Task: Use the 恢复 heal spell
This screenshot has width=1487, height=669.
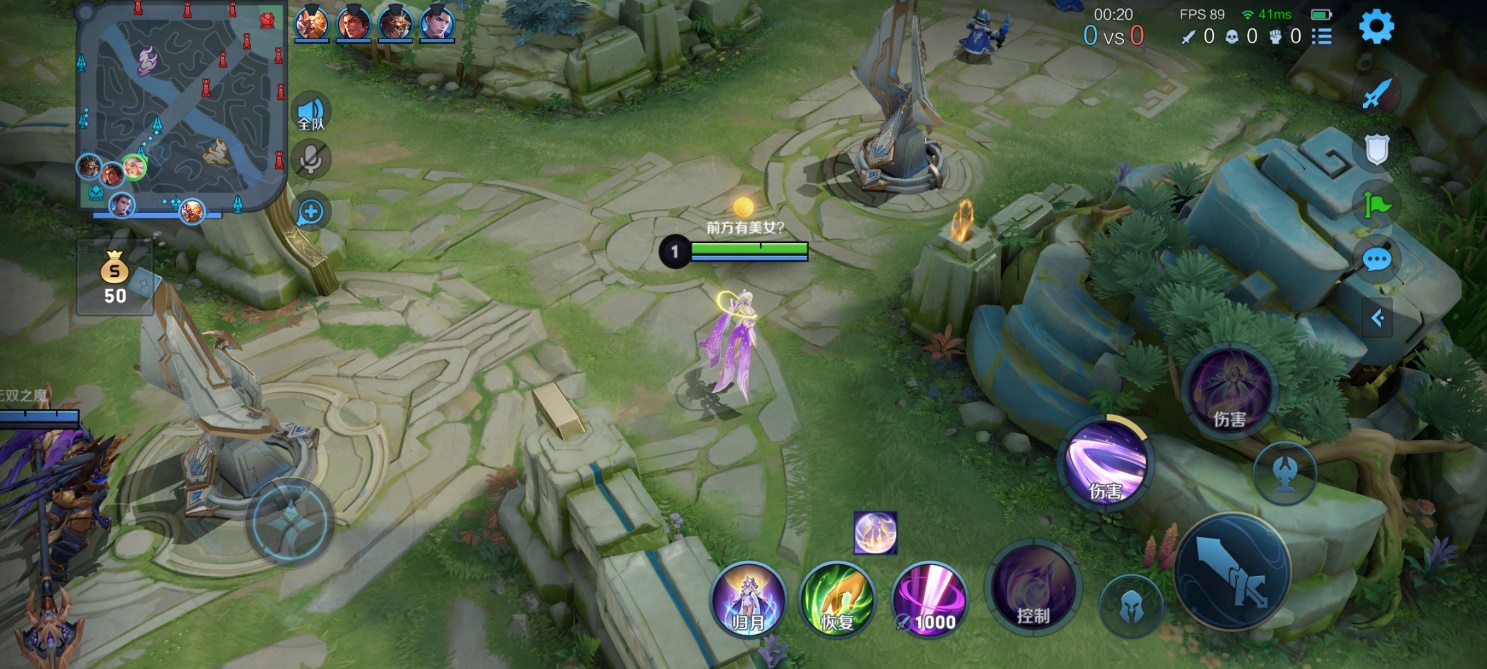Action: [837, 598]
